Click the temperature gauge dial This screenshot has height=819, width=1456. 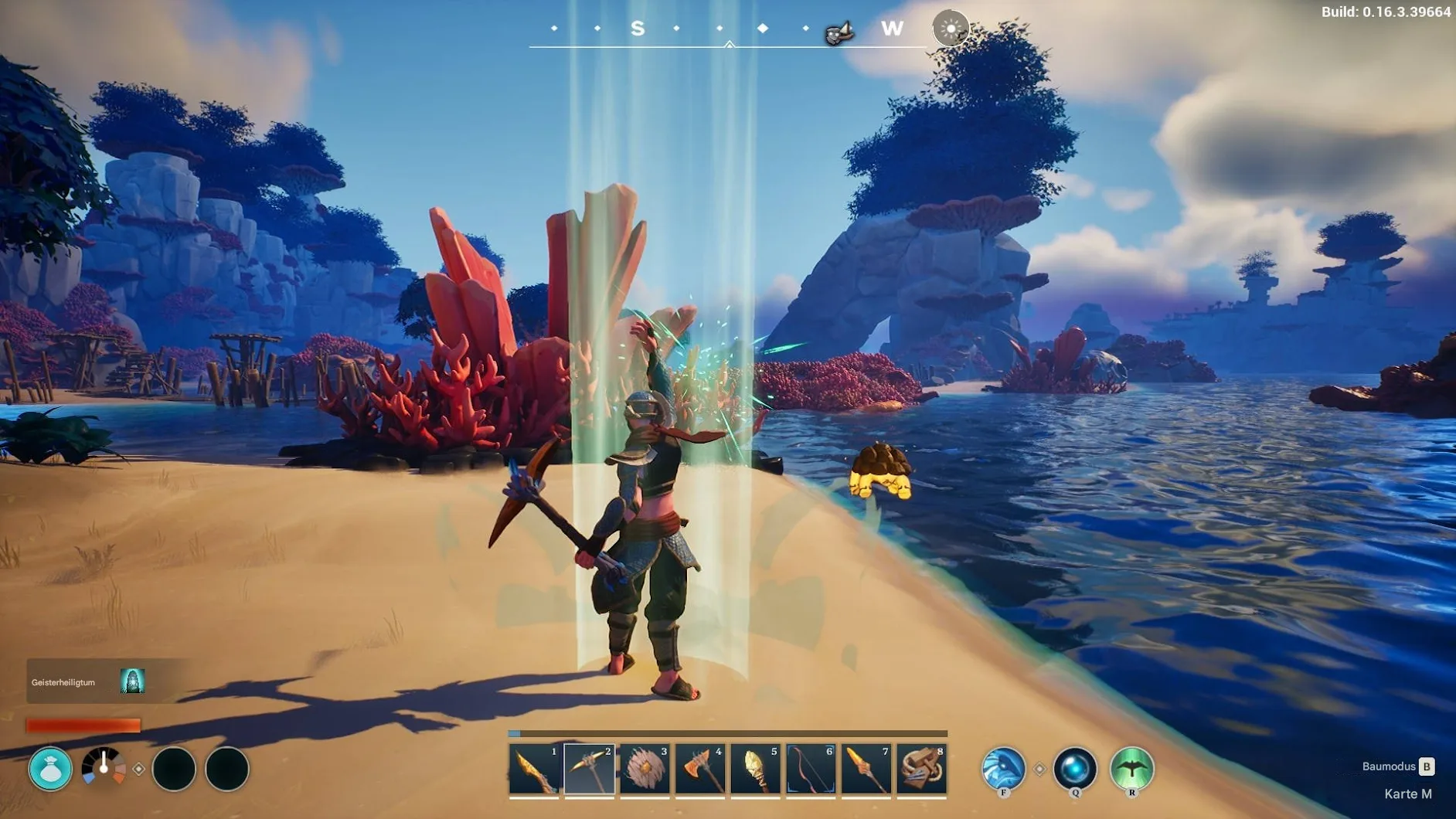(x=104, y=768)
